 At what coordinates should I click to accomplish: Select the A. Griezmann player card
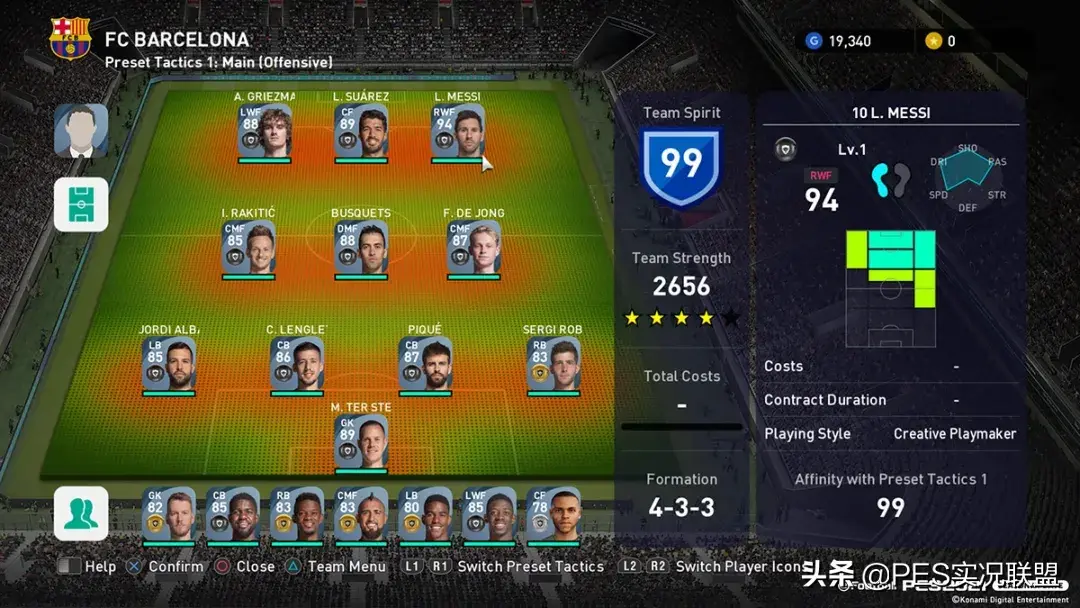[265, 131]
